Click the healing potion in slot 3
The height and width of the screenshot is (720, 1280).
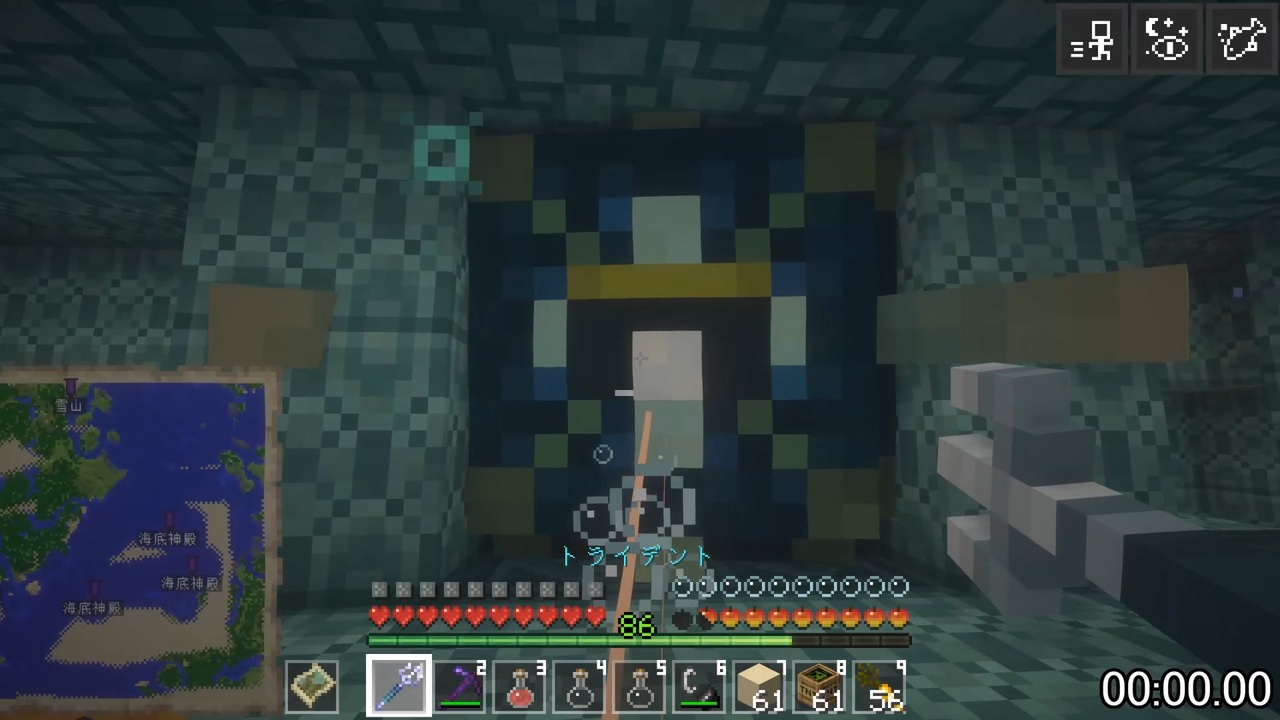pyautogui.click(x=518, y=684)
